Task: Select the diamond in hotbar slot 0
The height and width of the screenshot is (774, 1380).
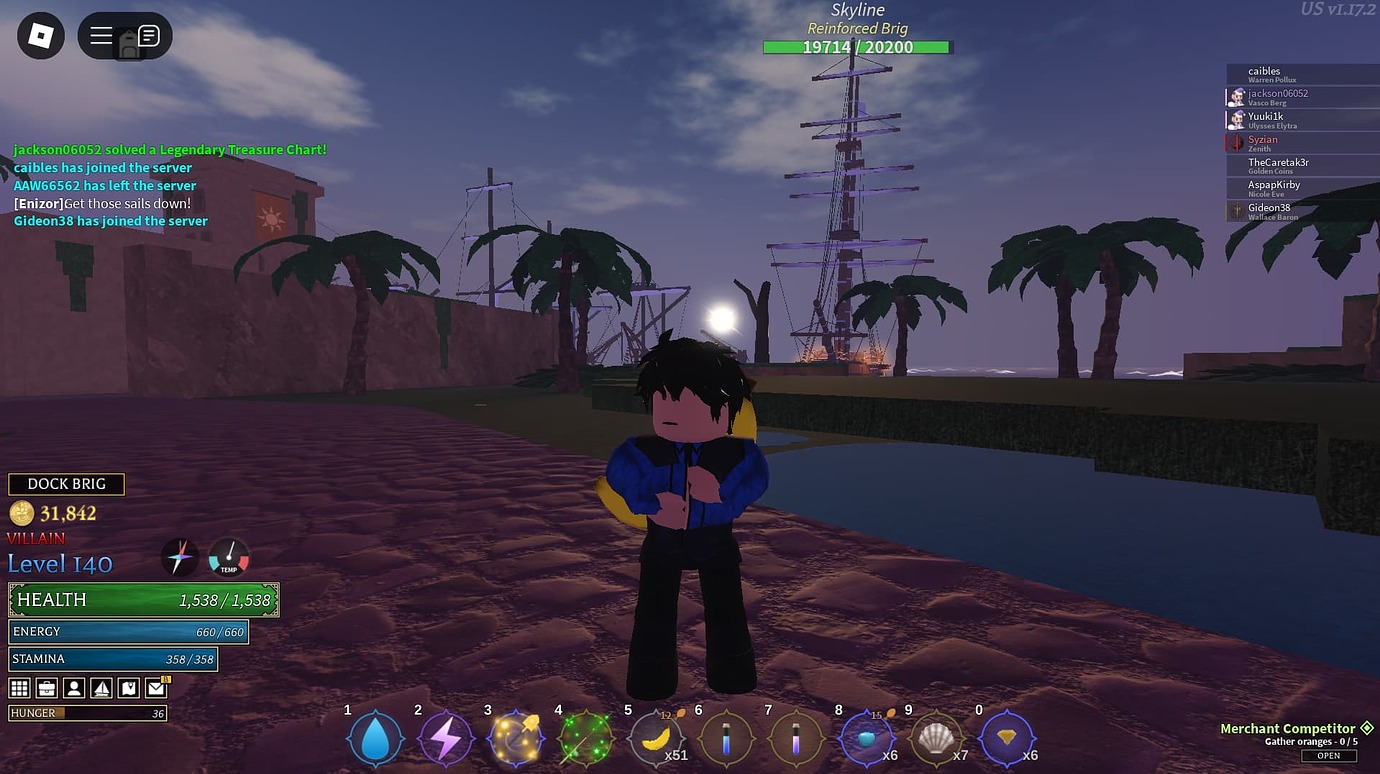Action: (1007, 739)
